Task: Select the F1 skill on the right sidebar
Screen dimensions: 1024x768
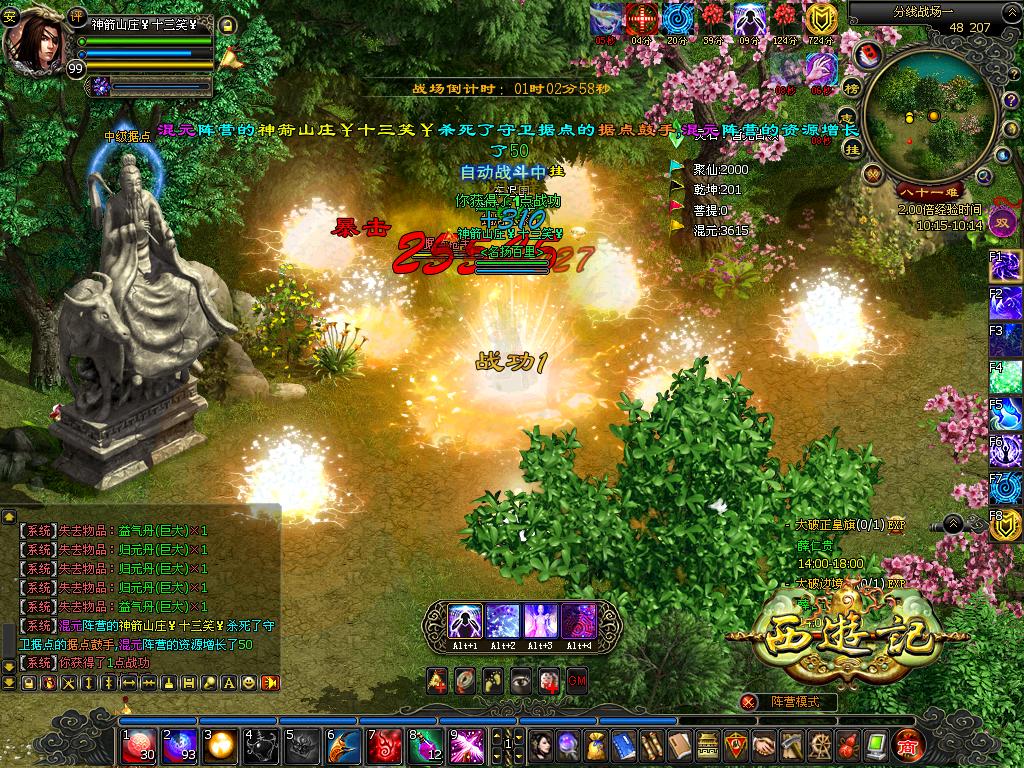Action: [x=1006, y=267]
